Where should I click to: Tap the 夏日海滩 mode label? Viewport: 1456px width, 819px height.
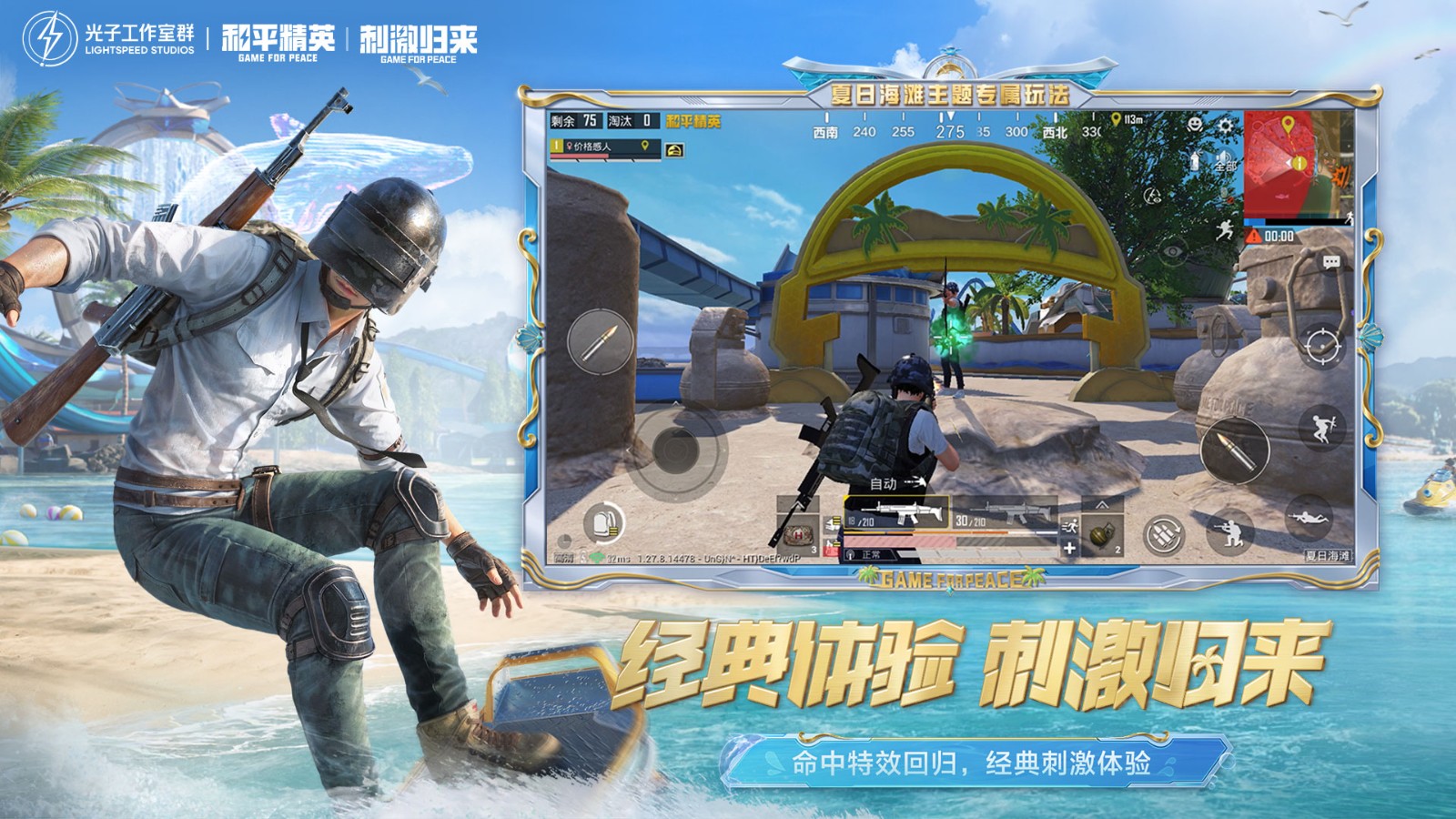coord(1329,556)
